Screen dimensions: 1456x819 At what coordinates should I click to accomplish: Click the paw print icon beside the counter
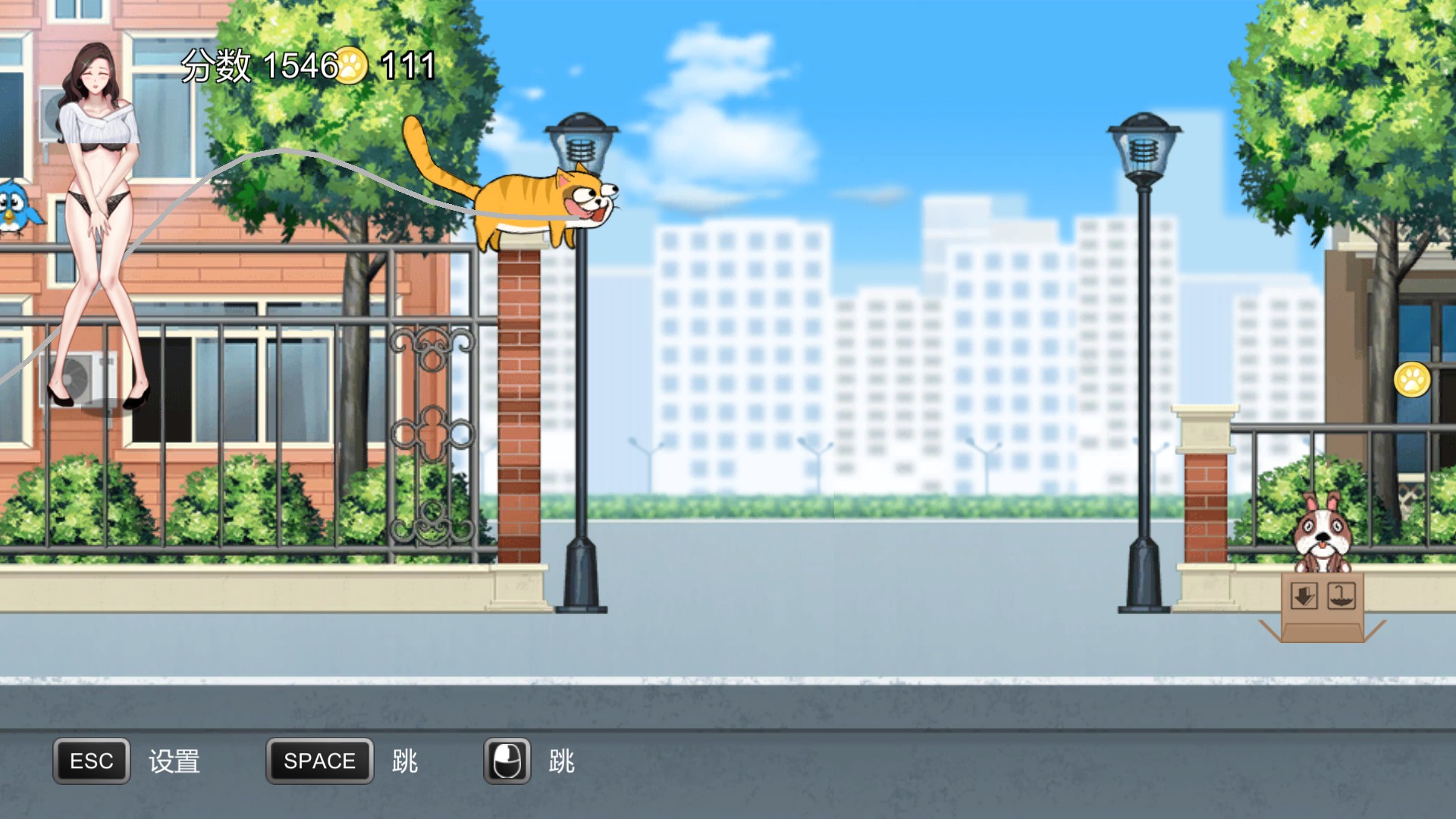click(x=353, y=66)
